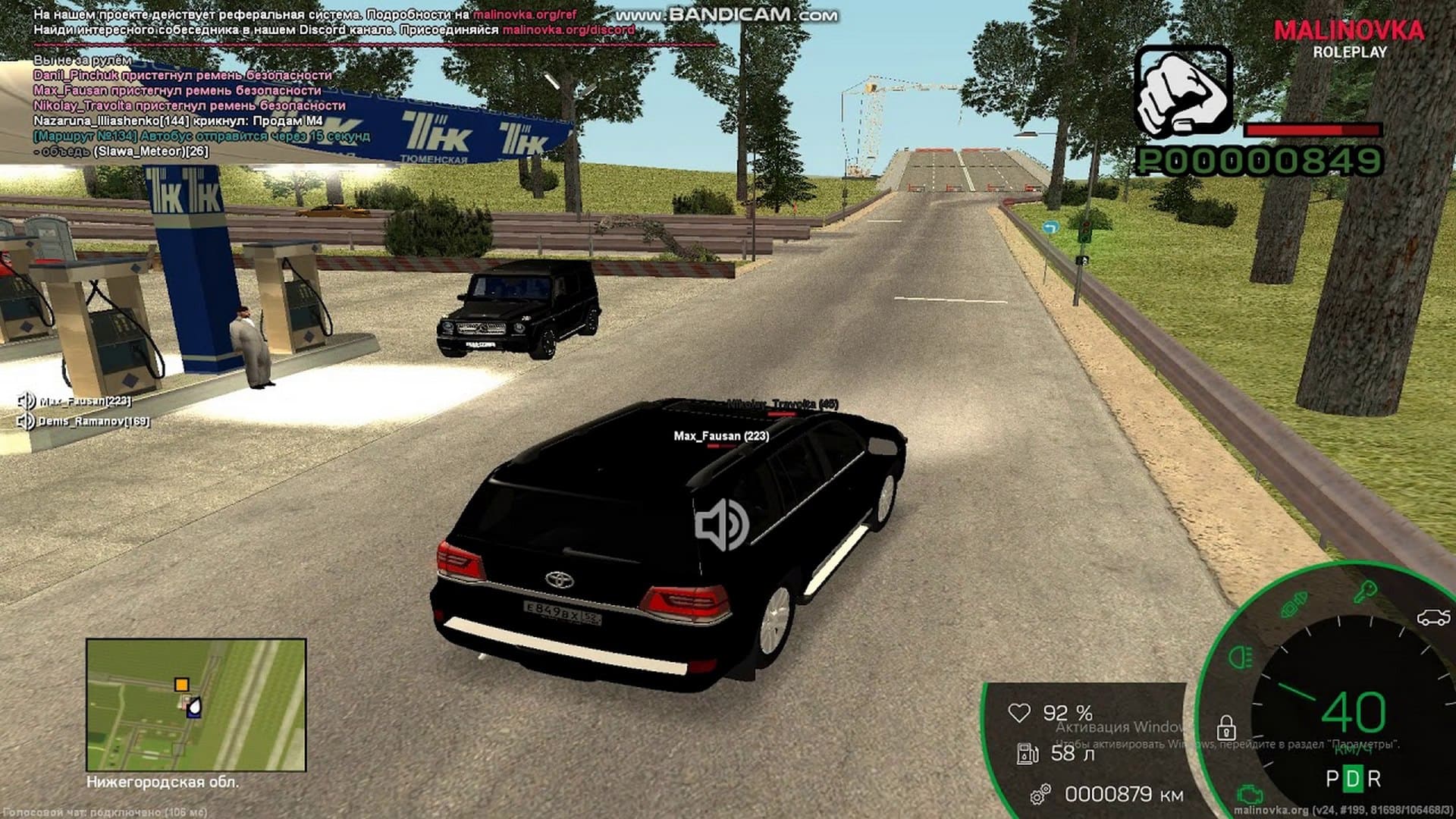Click the yellow square minimap marker
The image size is (1456, 819).
coord(181,685)
